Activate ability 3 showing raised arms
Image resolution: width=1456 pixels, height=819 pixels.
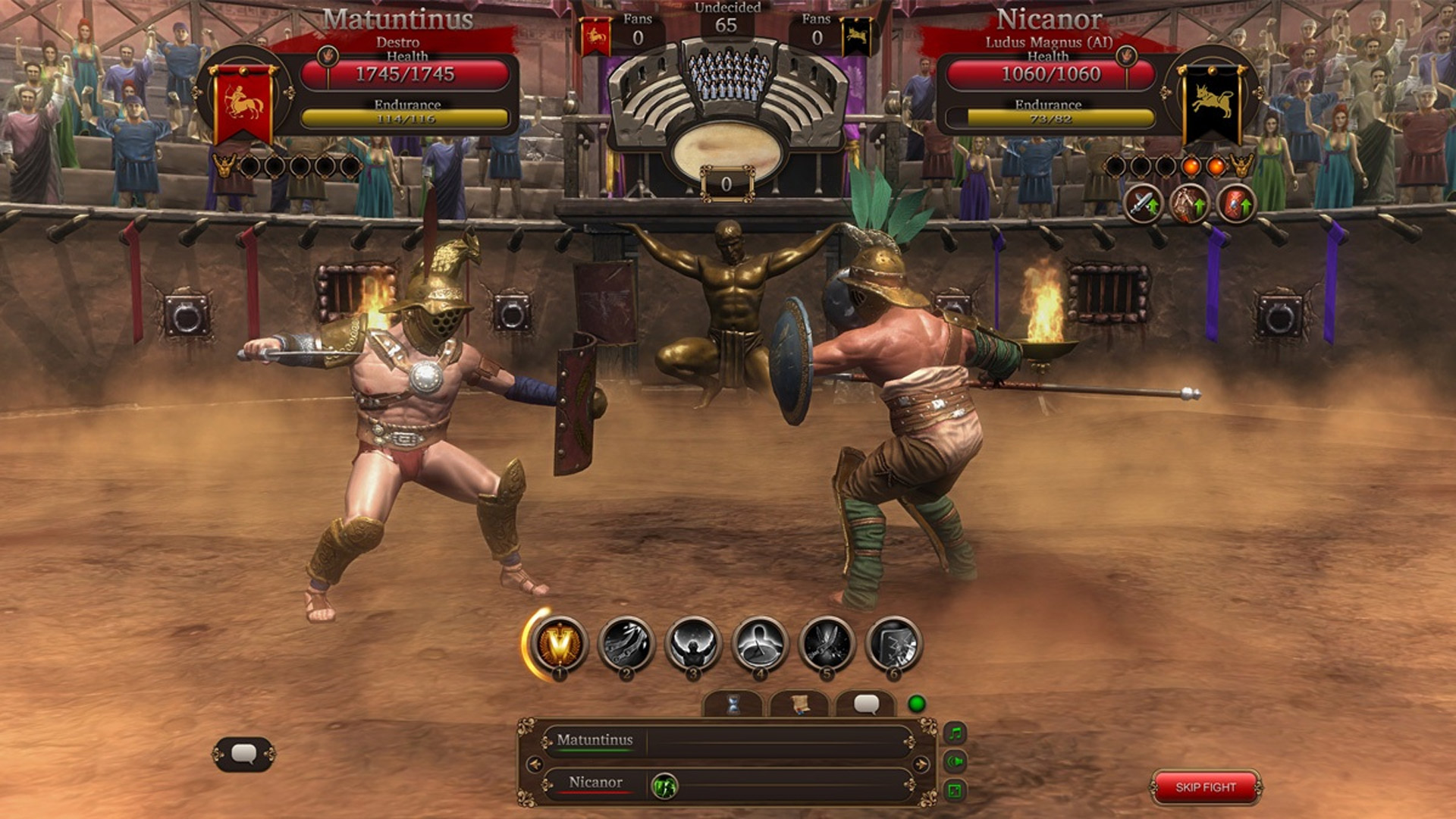692,644
